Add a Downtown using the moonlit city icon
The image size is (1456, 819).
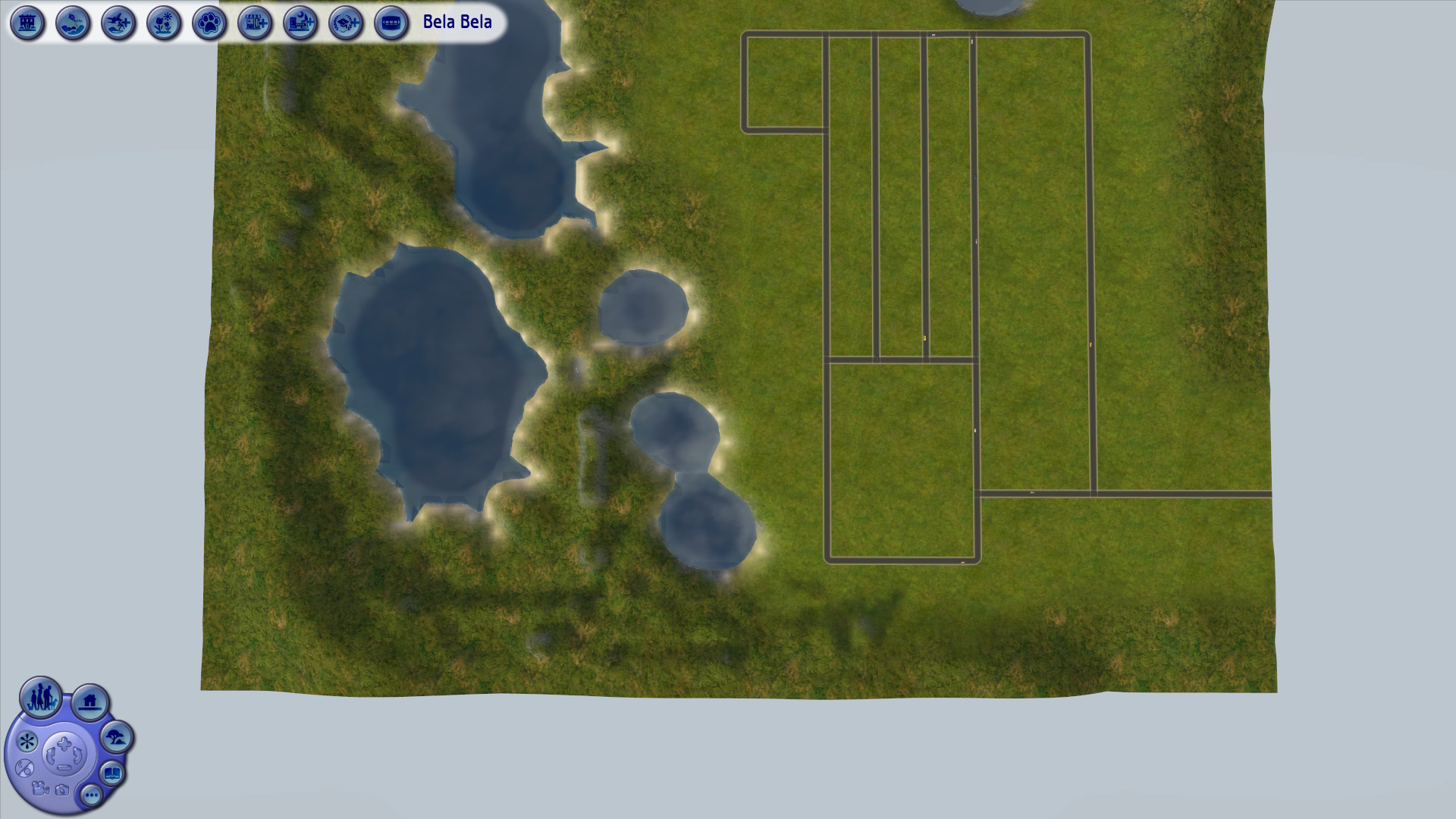[x=300, y=23]
